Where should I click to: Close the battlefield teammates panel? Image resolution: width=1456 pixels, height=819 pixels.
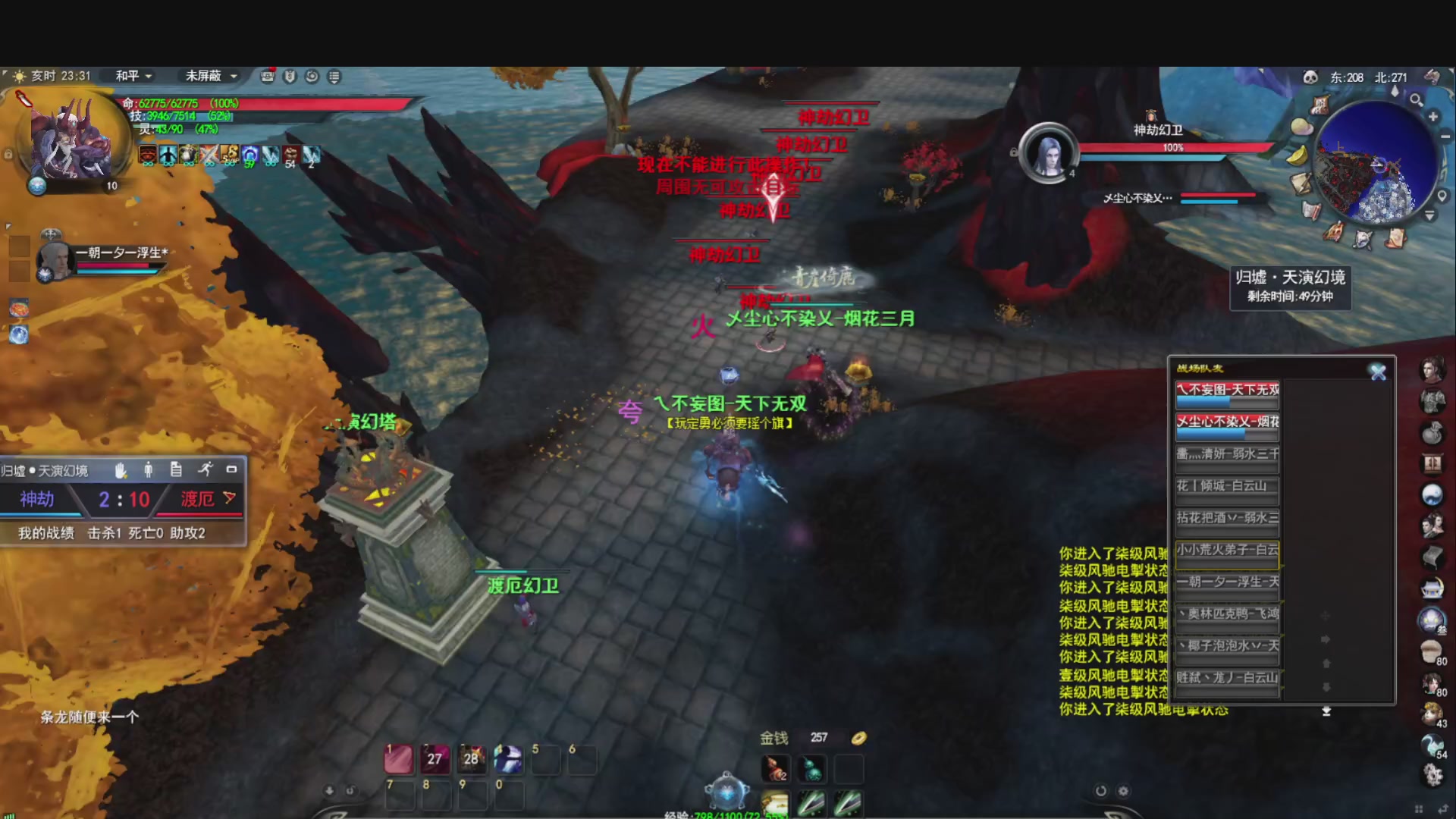1378,372
